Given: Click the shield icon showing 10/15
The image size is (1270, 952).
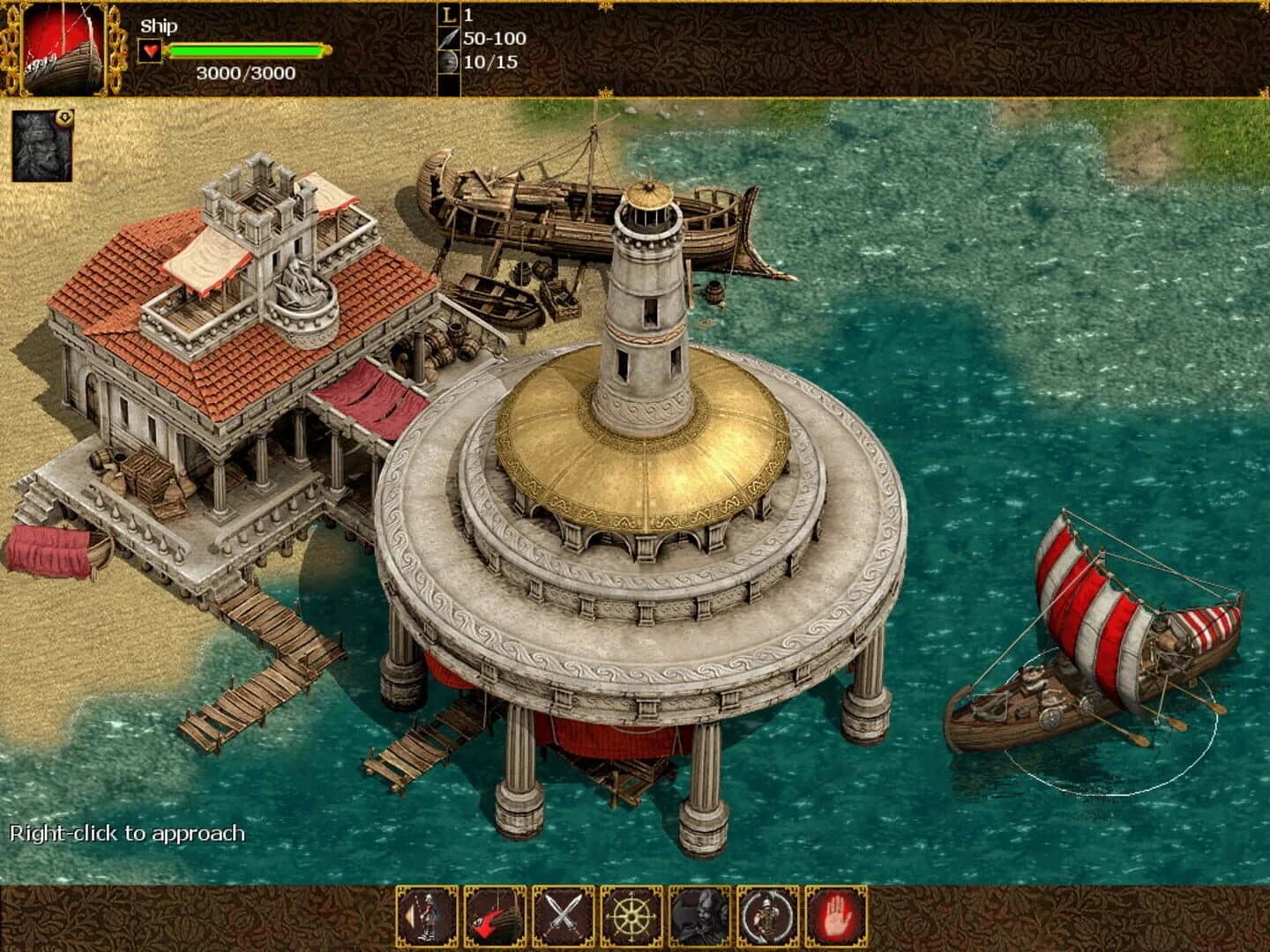Looking at the screenshot, I should [x=450, y=62].
